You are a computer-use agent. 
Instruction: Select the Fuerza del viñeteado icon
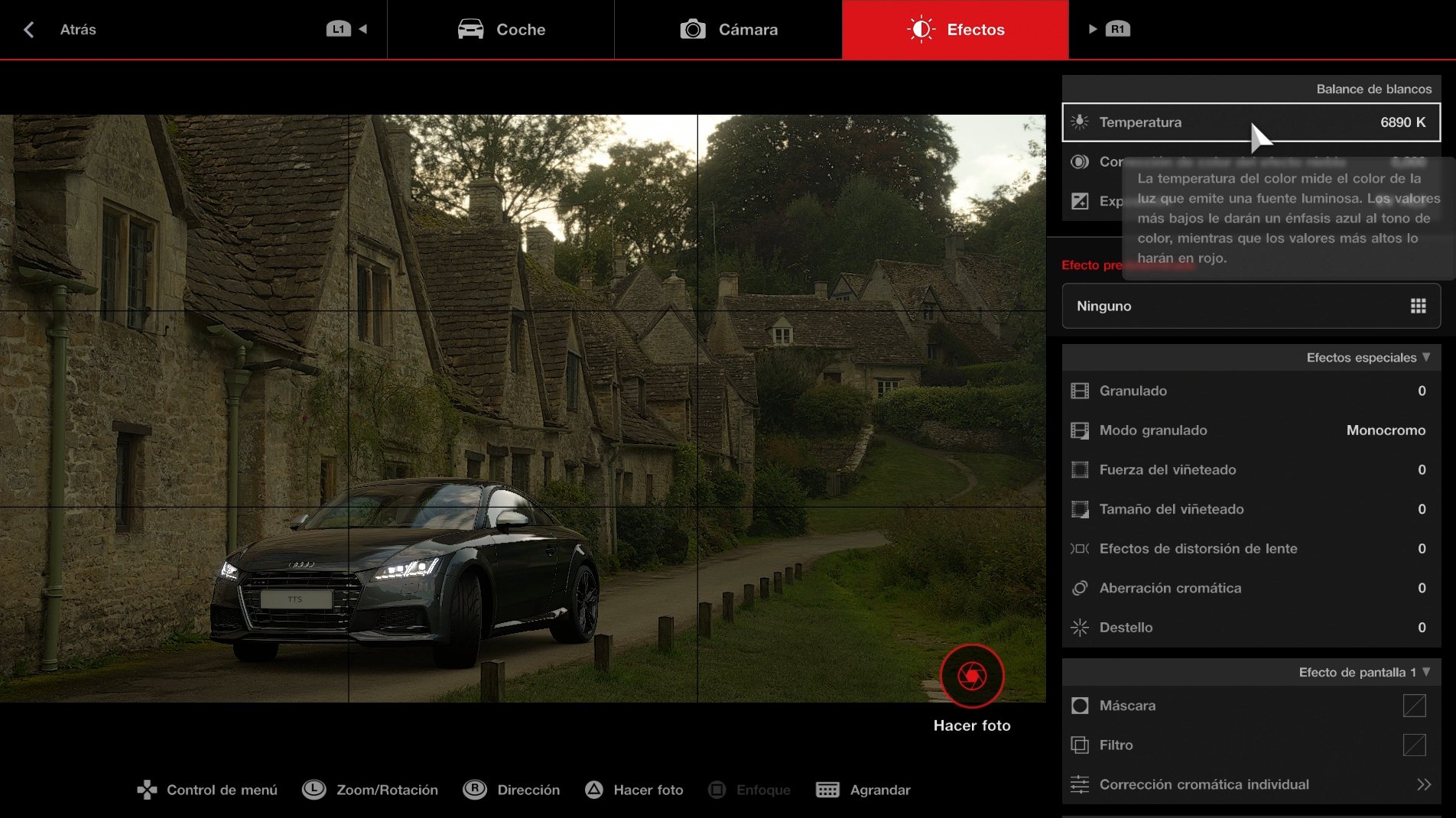[x=1081, y=469]
